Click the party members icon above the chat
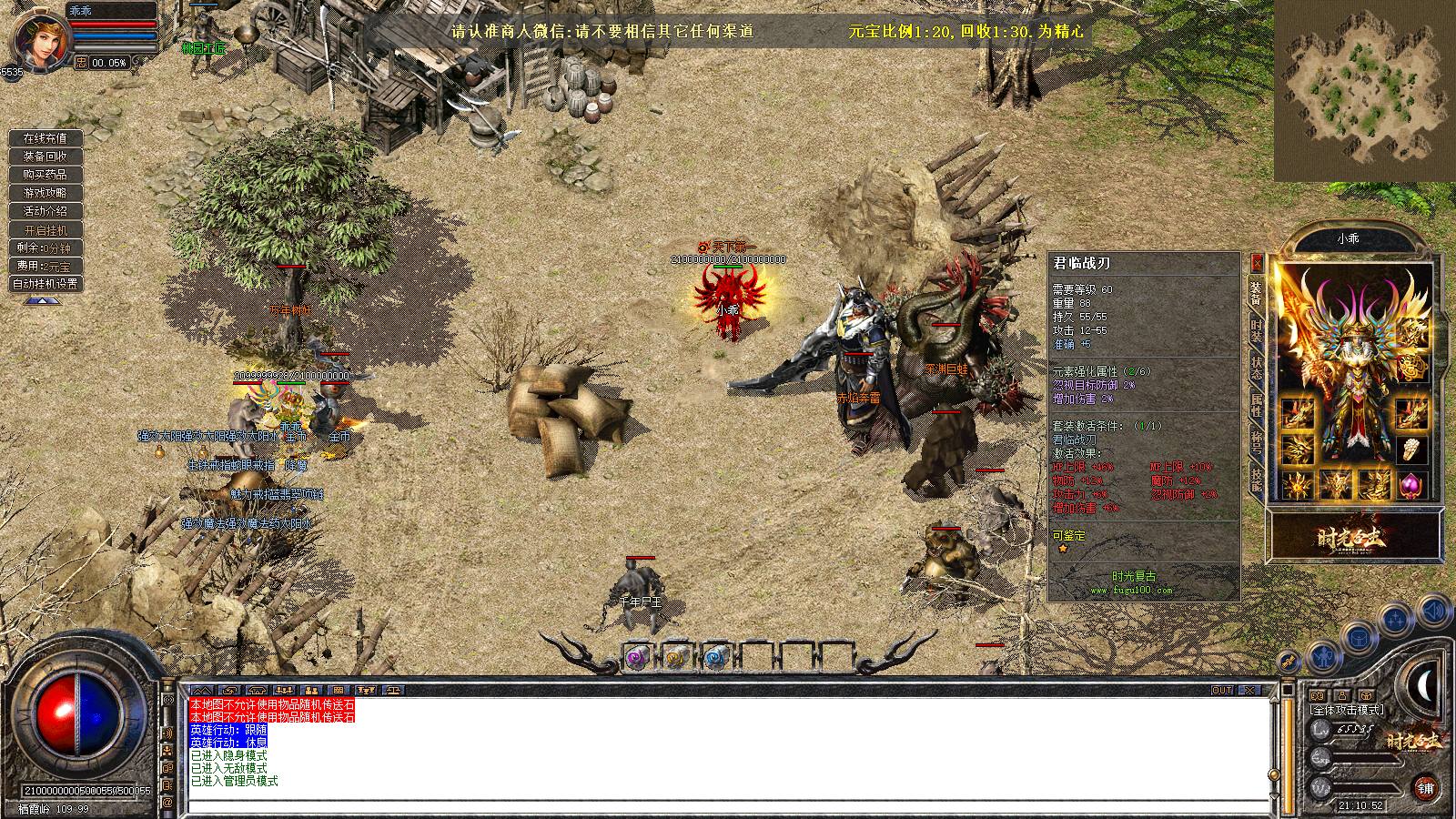This screenshot has height=819, width=1456. (284, 690)
